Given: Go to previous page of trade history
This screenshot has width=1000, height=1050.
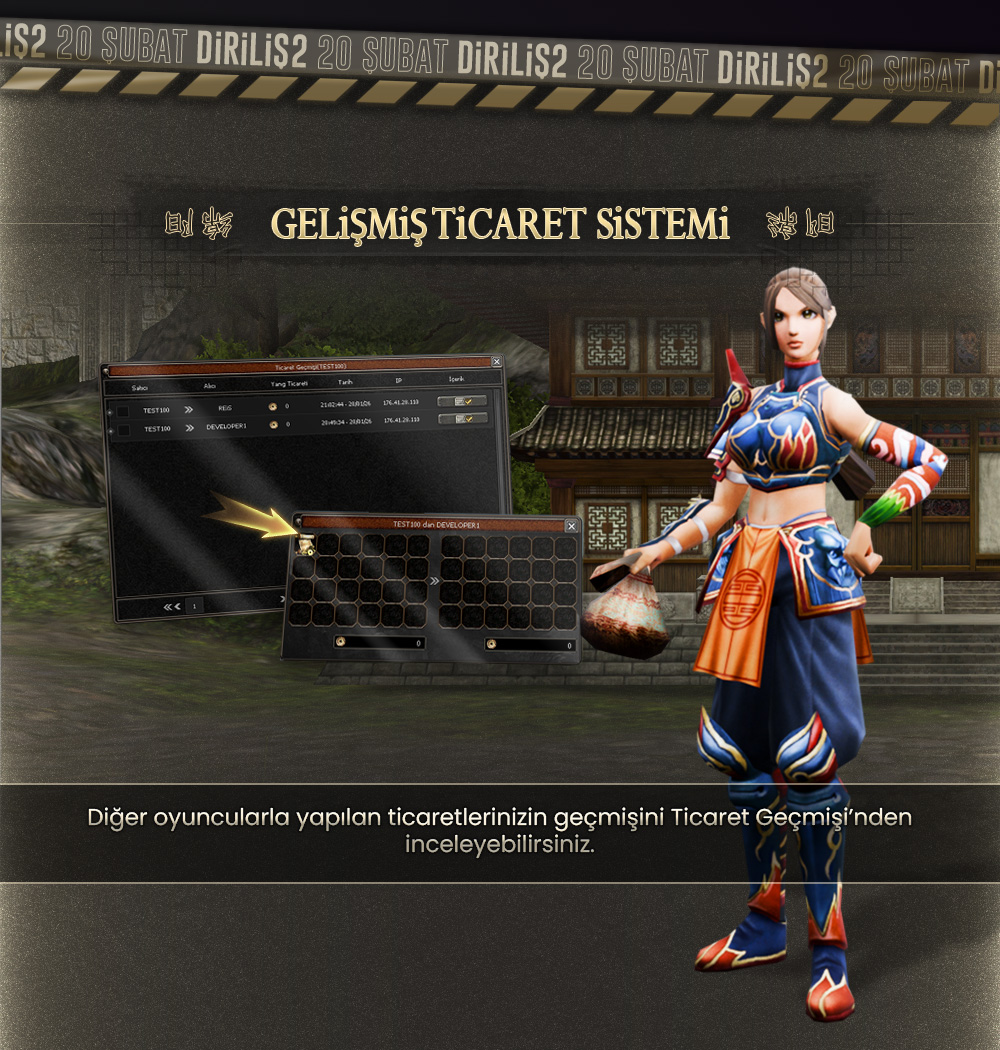Looking at the screenshot, I should tap(179, 606).
